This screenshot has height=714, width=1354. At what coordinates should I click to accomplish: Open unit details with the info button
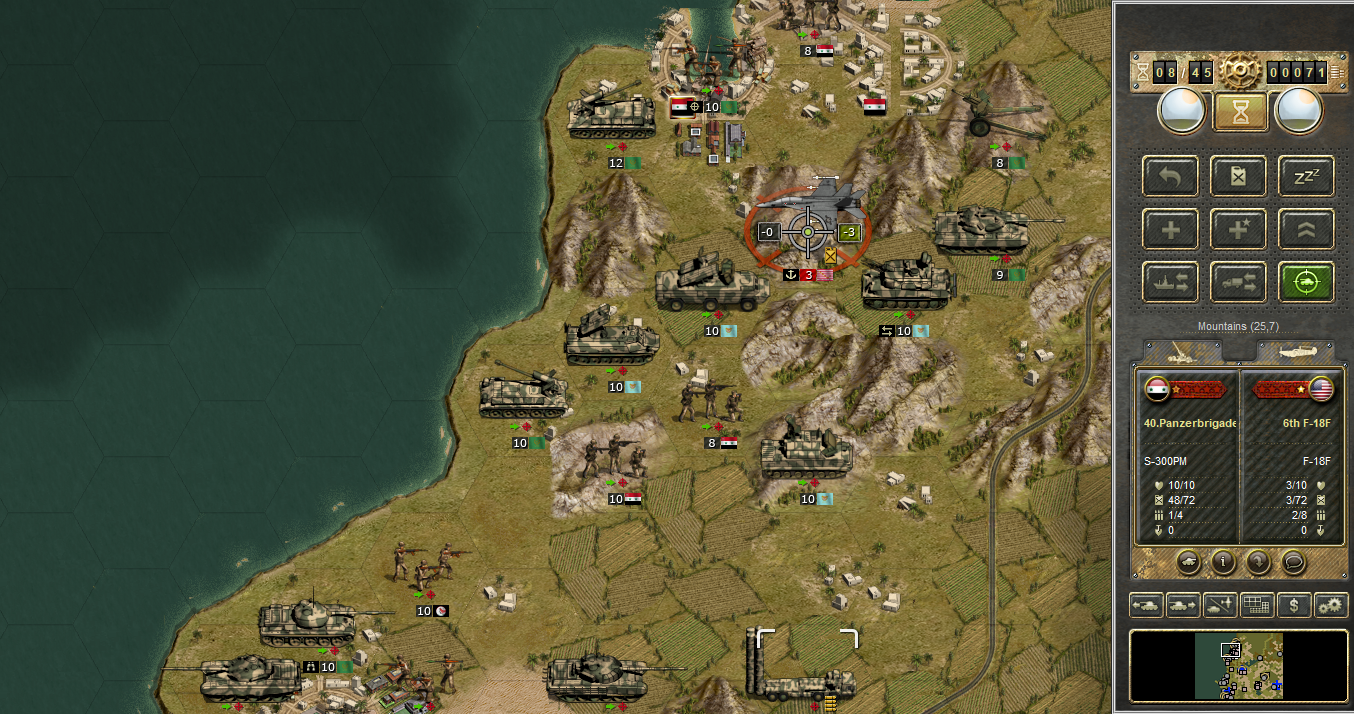tap(1222, 562)
